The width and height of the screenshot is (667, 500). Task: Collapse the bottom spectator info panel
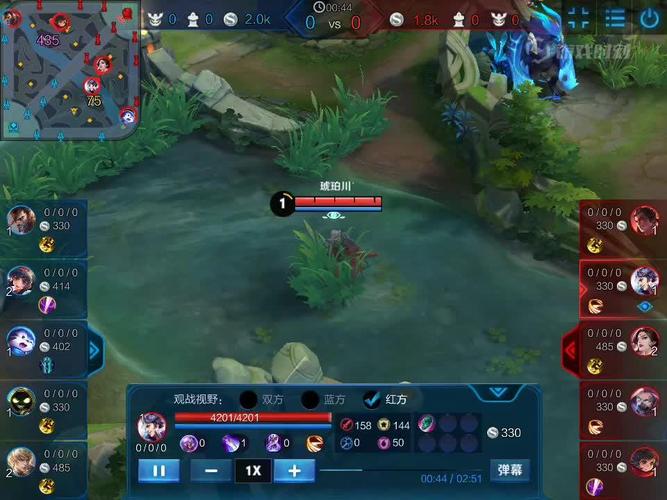click(497, 392)
